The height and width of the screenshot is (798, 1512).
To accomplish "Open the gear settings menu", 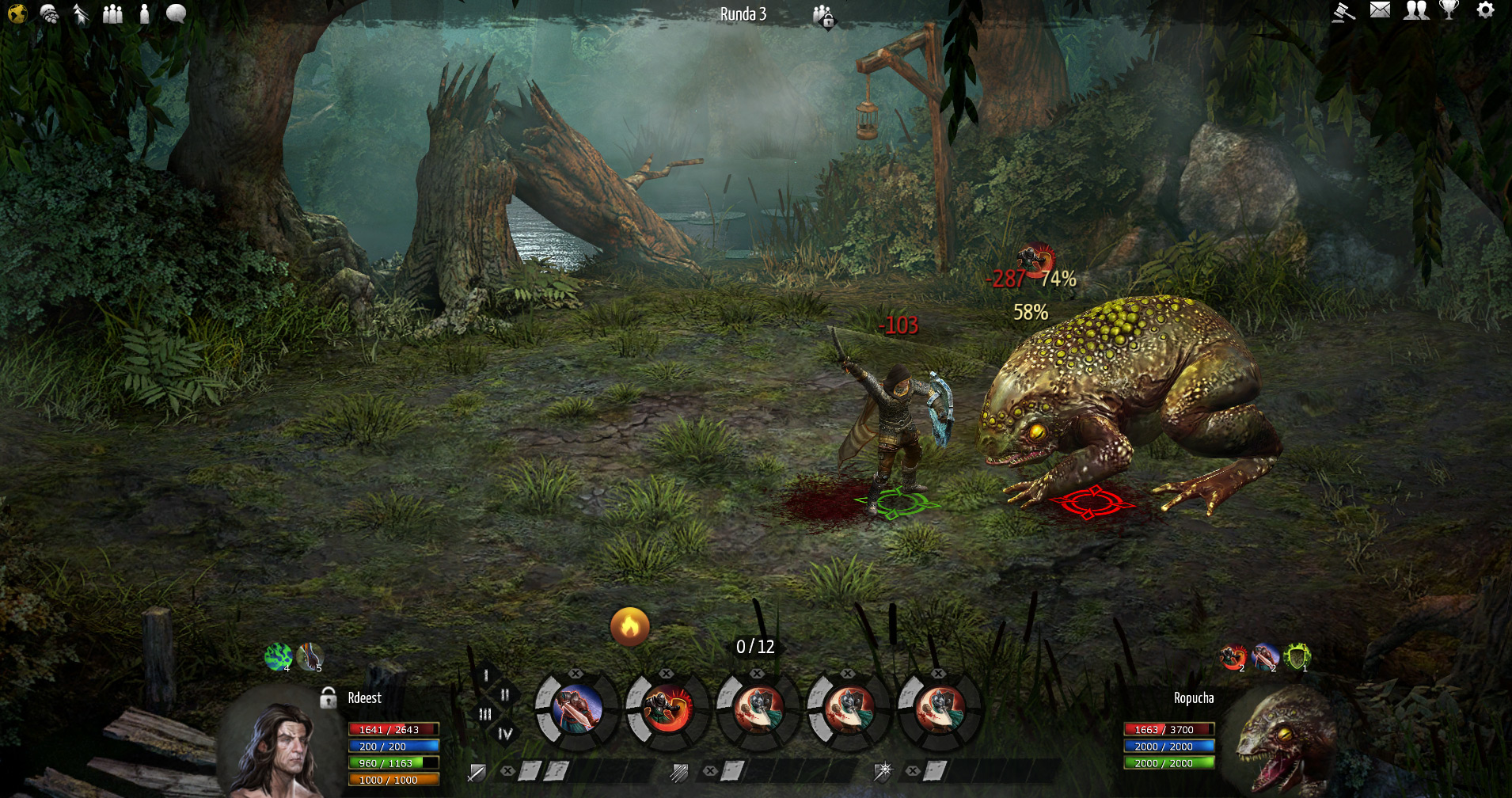I will [x=1485, y=10].
